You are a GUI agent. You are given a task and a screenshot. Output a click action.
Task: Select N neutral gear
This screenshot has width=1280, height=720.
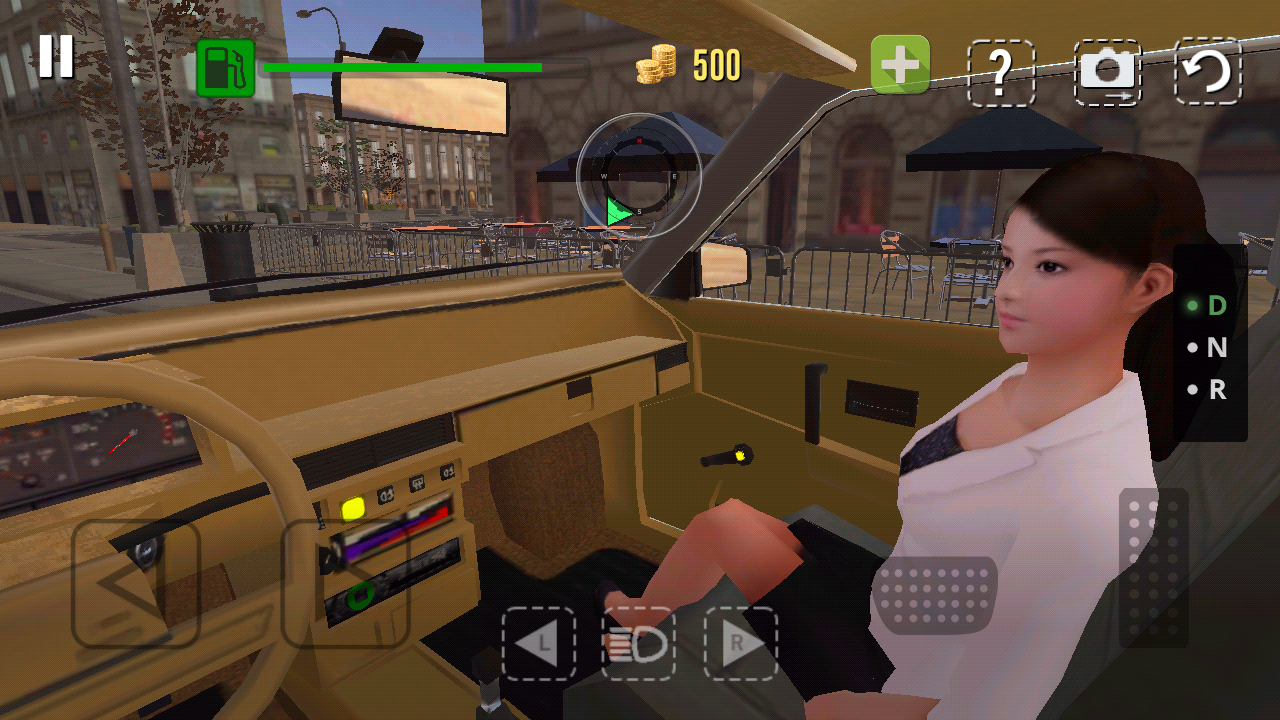tap(1215, 348)
